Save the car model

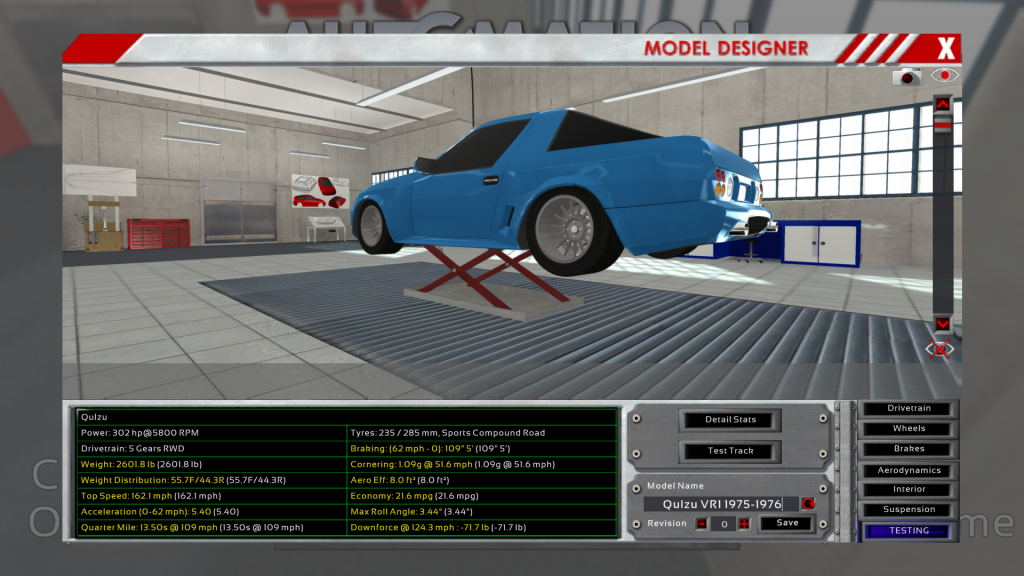pos(787,523)
